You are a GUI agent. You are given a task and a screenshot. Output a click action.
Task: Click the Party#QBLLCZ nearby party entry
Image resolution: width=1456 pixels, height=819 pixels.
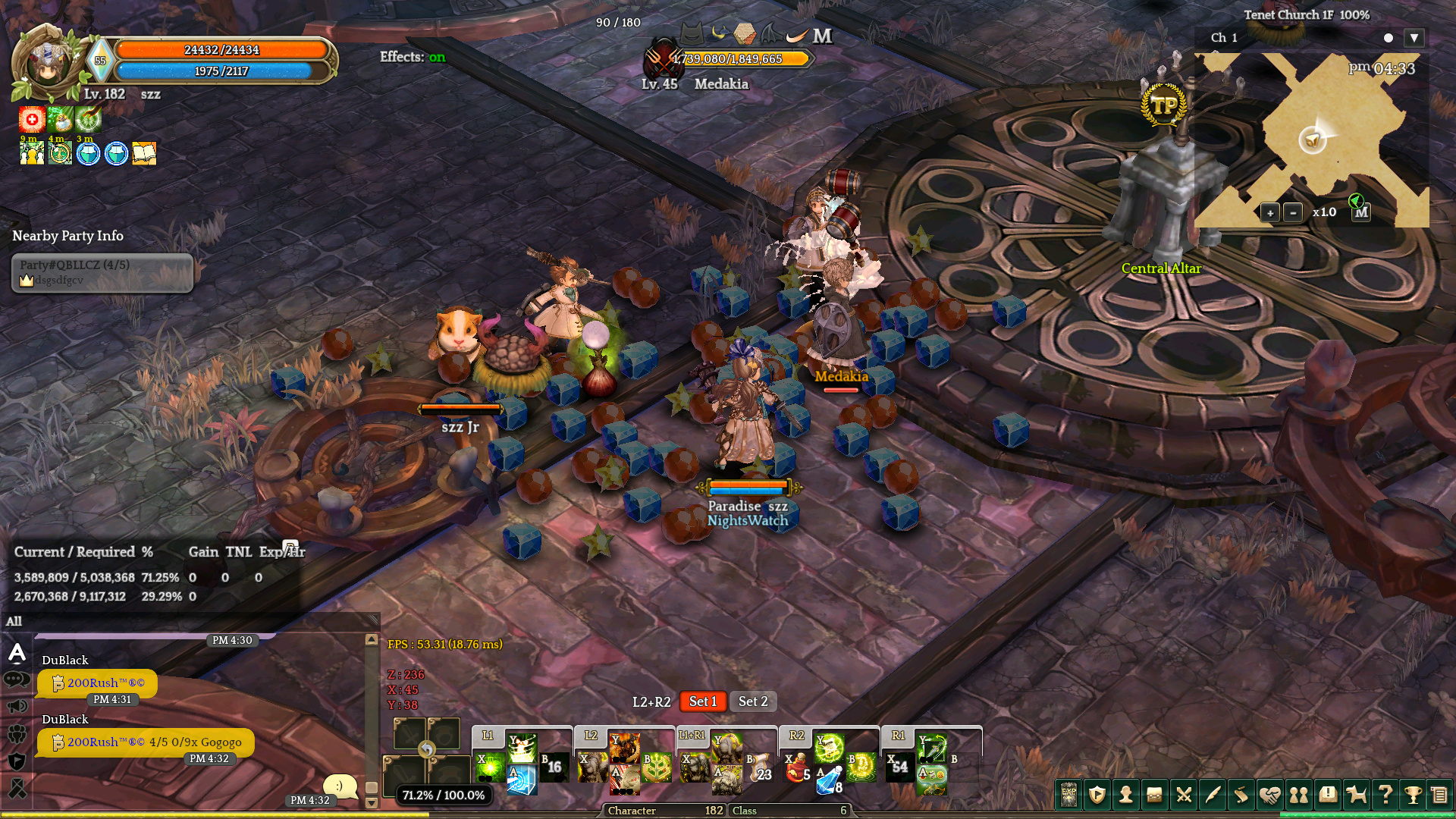[x=102, y=272]
